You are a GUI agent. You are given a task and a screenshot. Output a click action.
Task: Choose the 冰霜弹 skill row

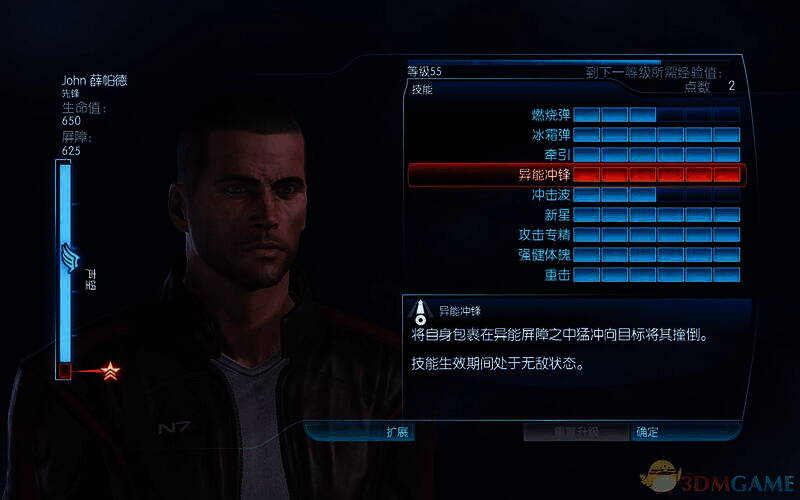point(575,134)
